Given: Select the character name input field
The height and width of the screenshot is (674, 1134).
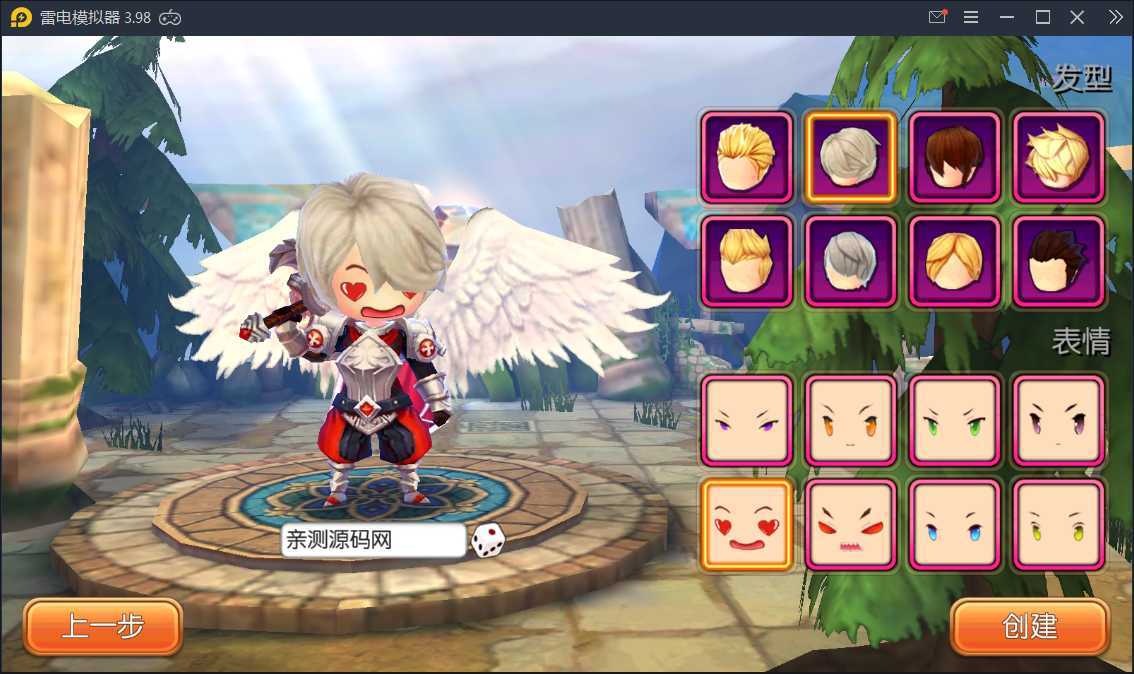Looking at the screenshot, I should 373,541.
